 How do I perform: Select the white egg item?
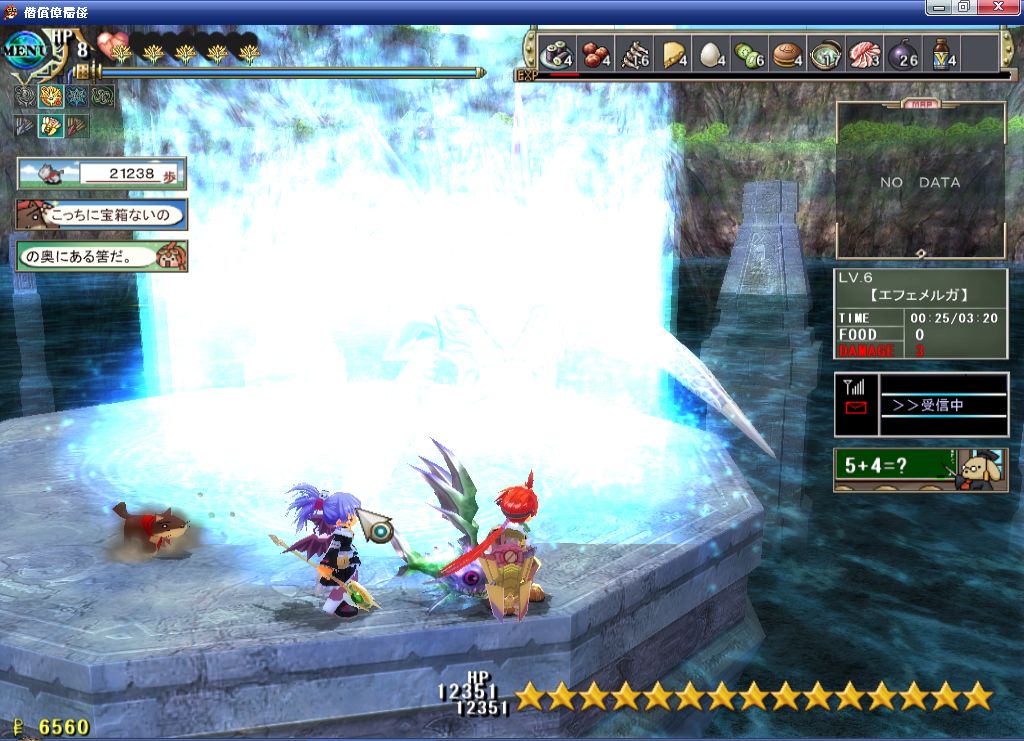click(x=711, y=54)
